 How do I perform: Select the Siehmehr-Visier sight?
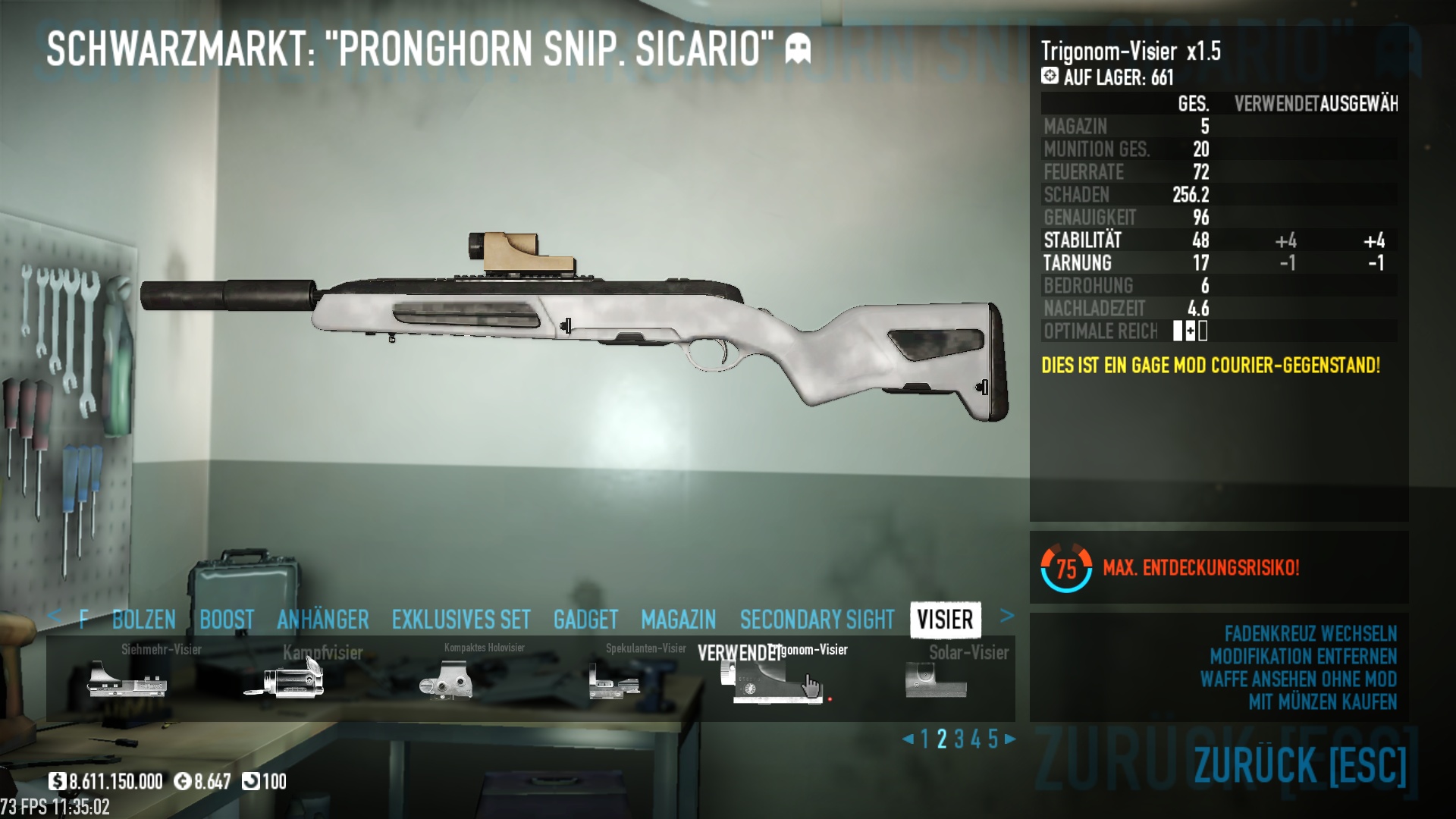click(127, 678)
